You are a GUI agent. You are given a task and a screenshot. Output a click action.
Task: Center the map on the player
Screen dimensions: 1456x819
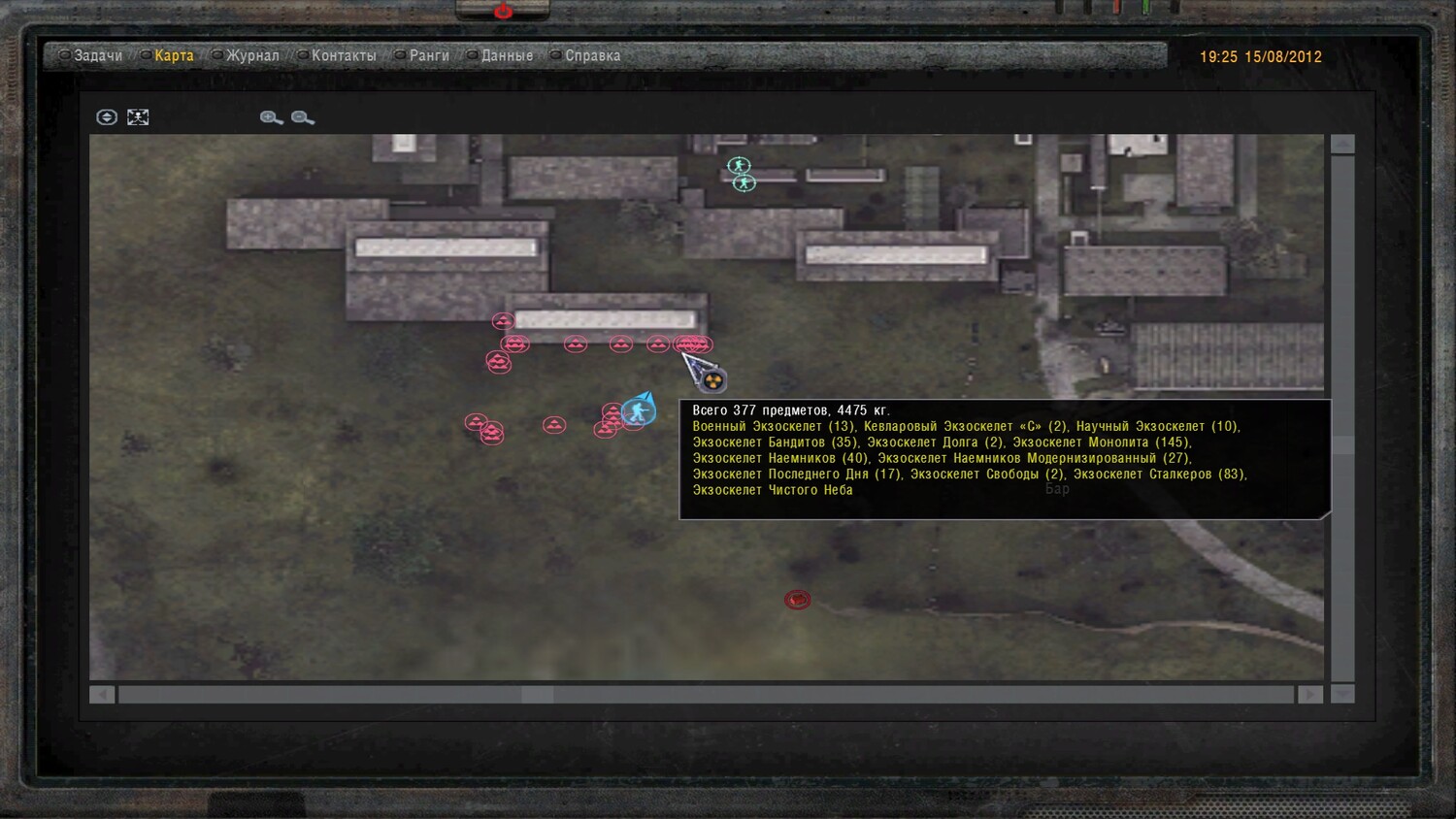[107, 117]
